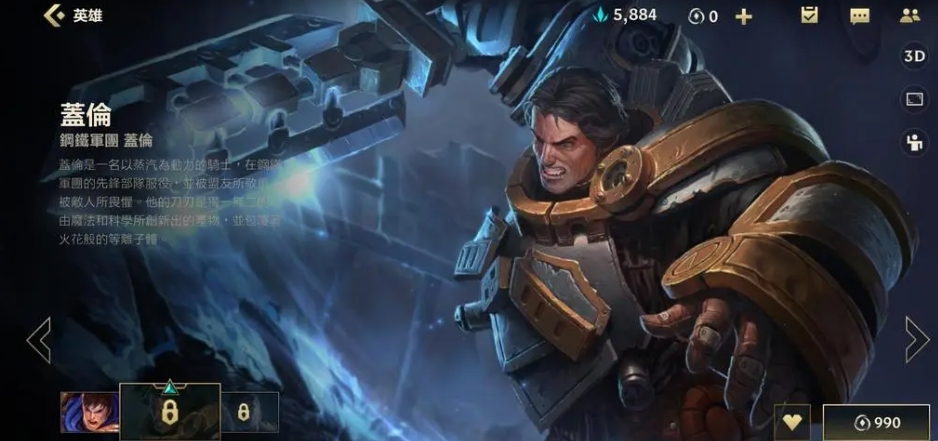Go back using the 英雄 back arrow

click(x=52, y=16)
